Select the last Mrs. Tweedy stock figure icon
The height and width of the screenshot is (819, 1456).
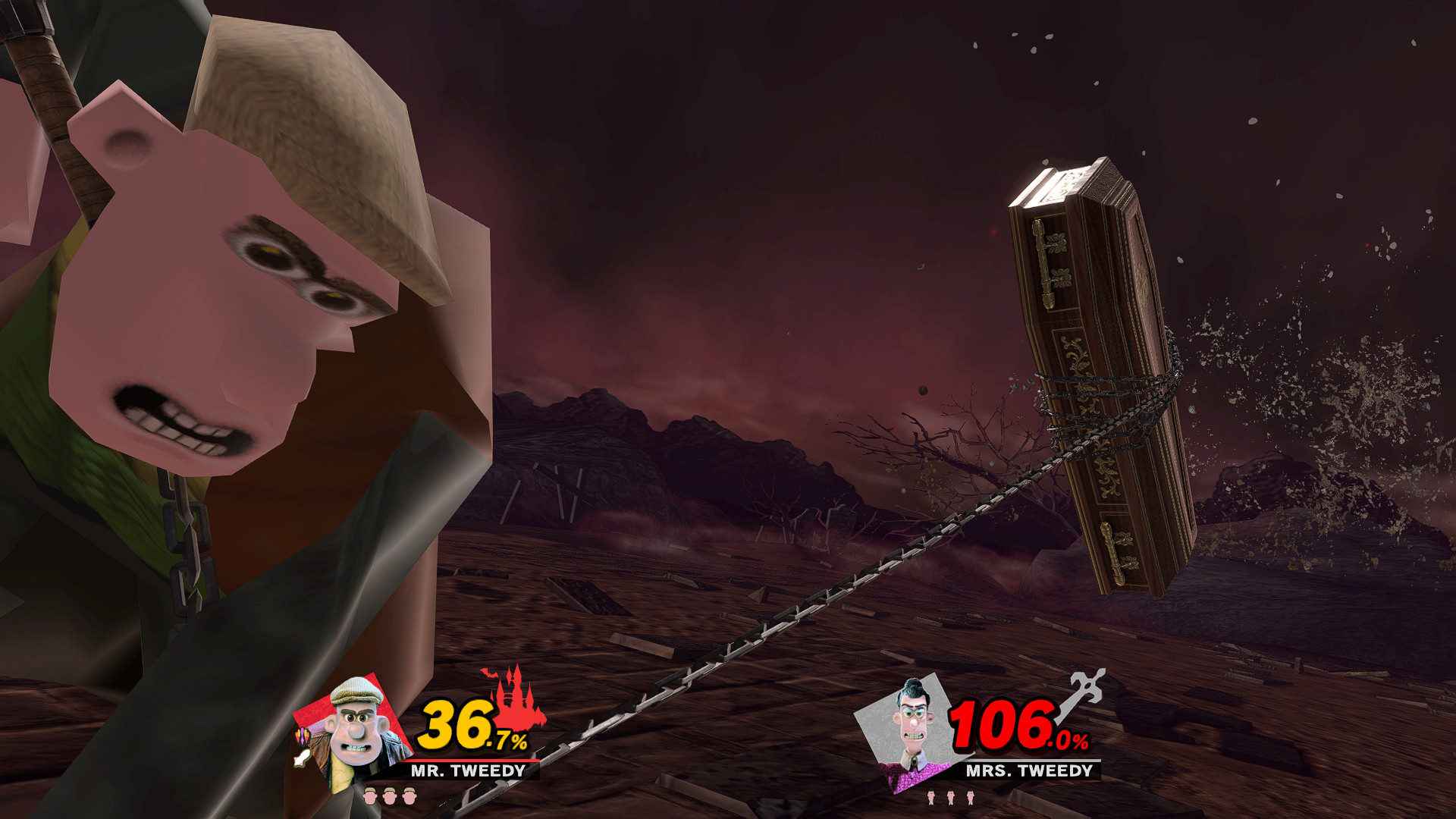click(970, 796)
